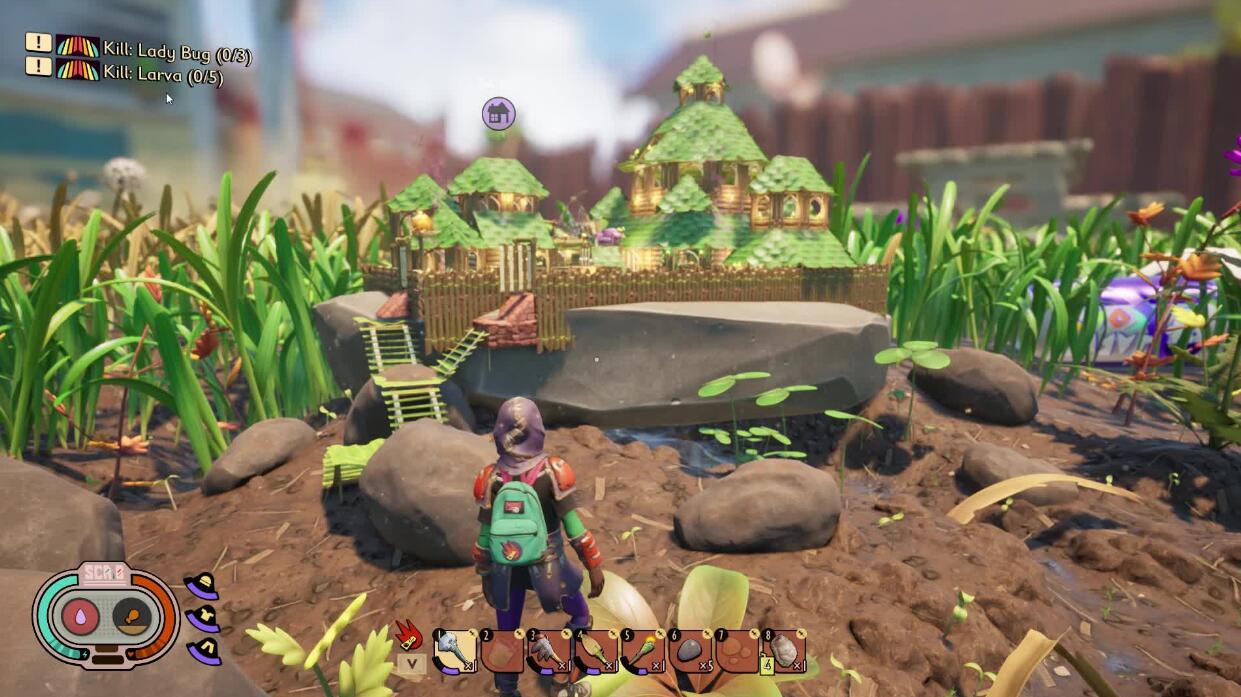
Task: Equip the axe in hotbar slot 3
Action: 549,651
